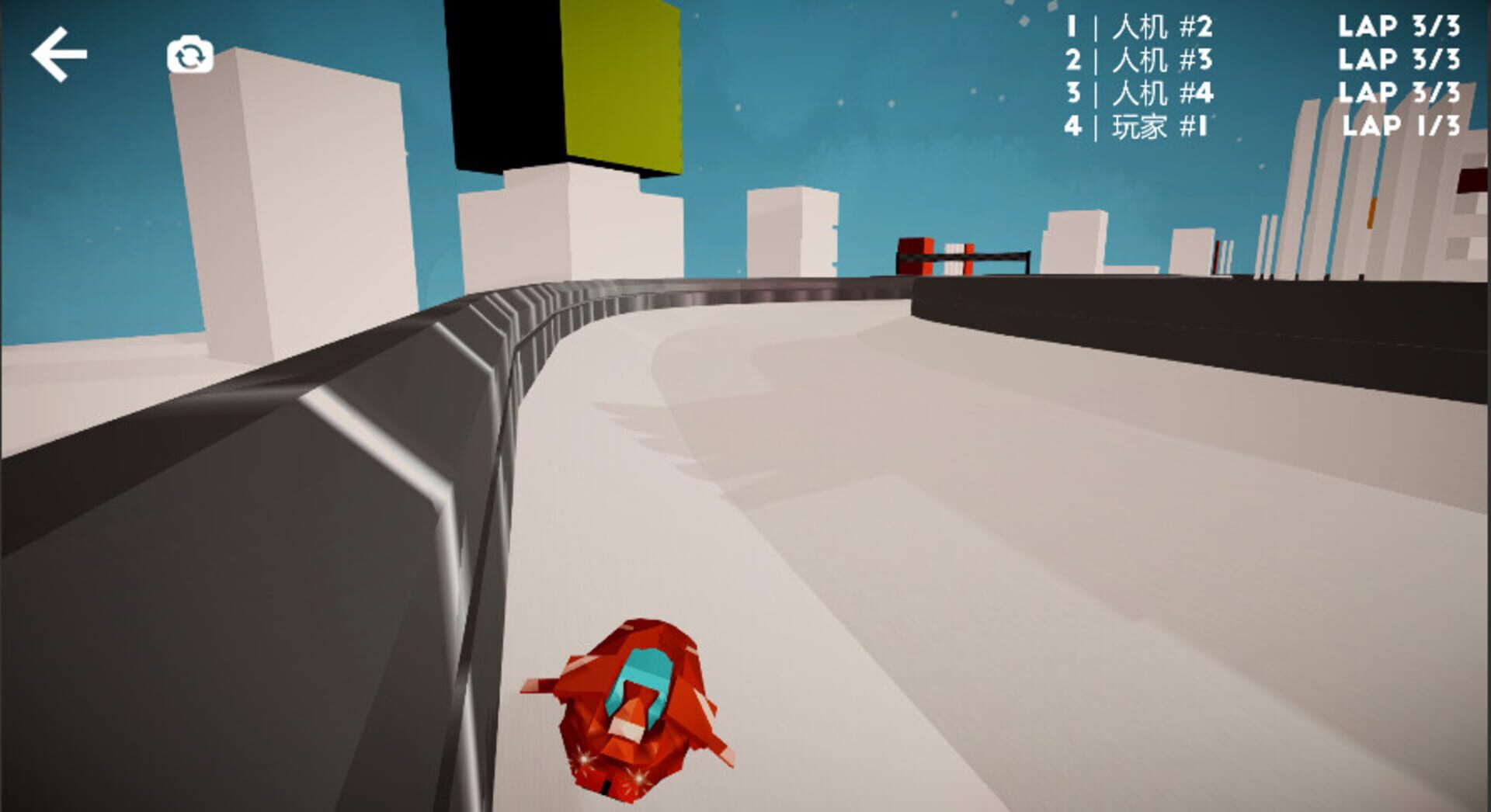Switch viewpoints using the camera rotation toggle
Image resolution: width=1491 pixels, height=812 pixels.
[191, 55]
